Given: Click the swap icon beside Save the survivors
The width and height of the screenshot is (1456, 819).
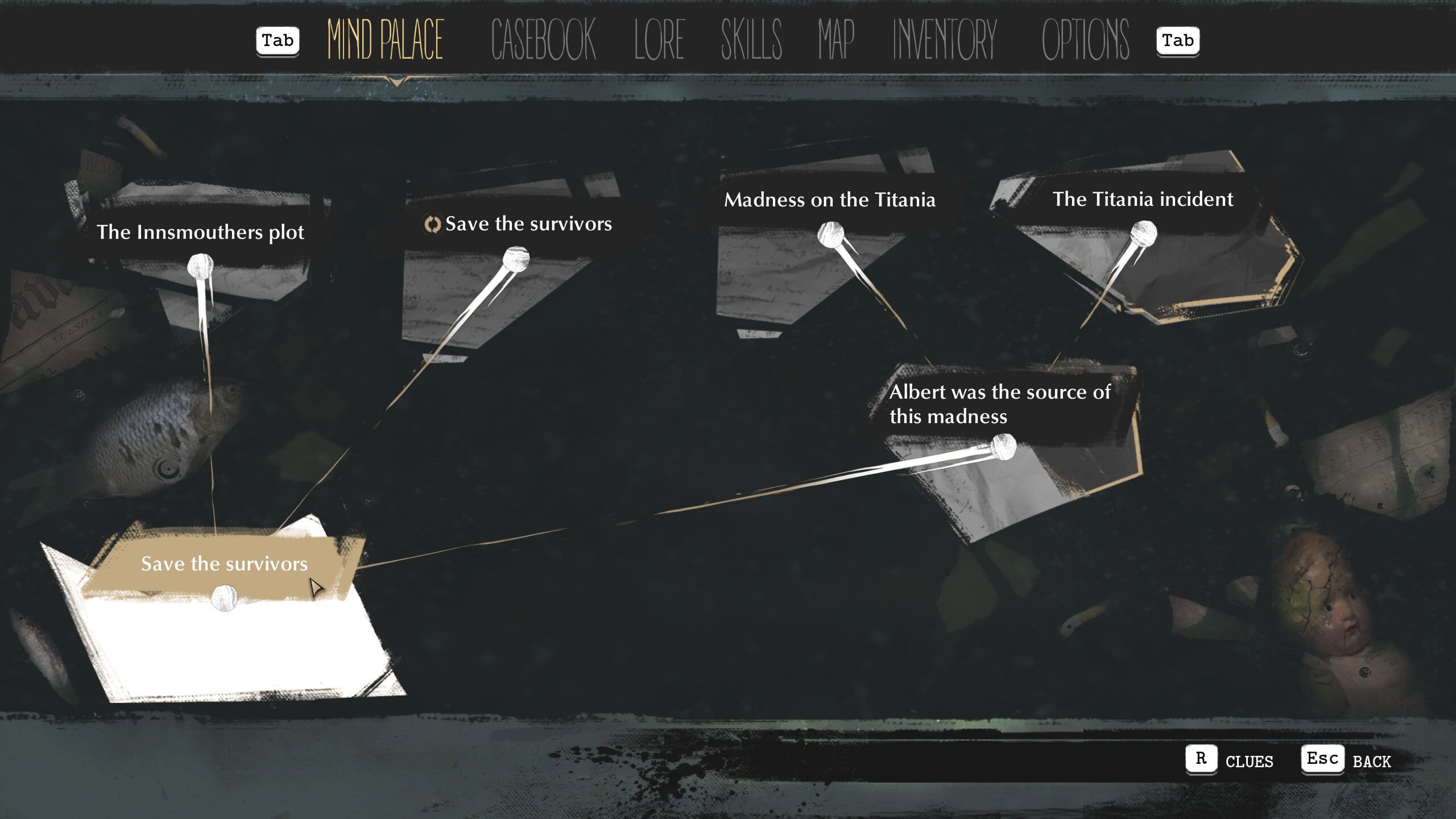Looking at the screenshot, I should [x=432, y=225].
